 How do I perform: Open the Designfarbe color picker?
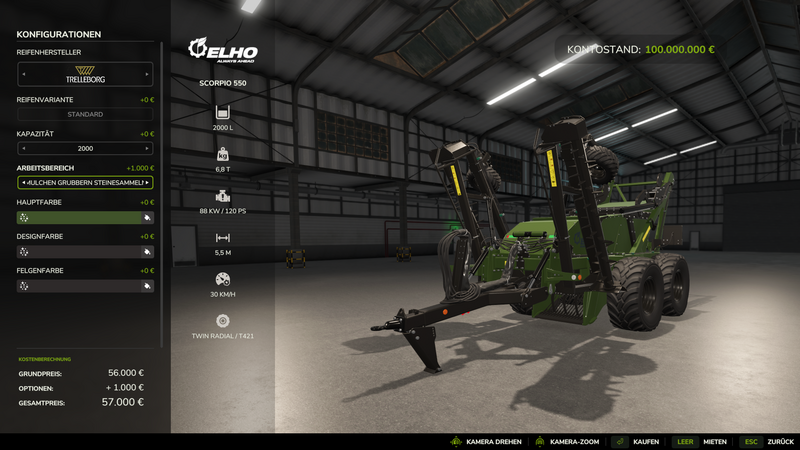tap(85, 251)
